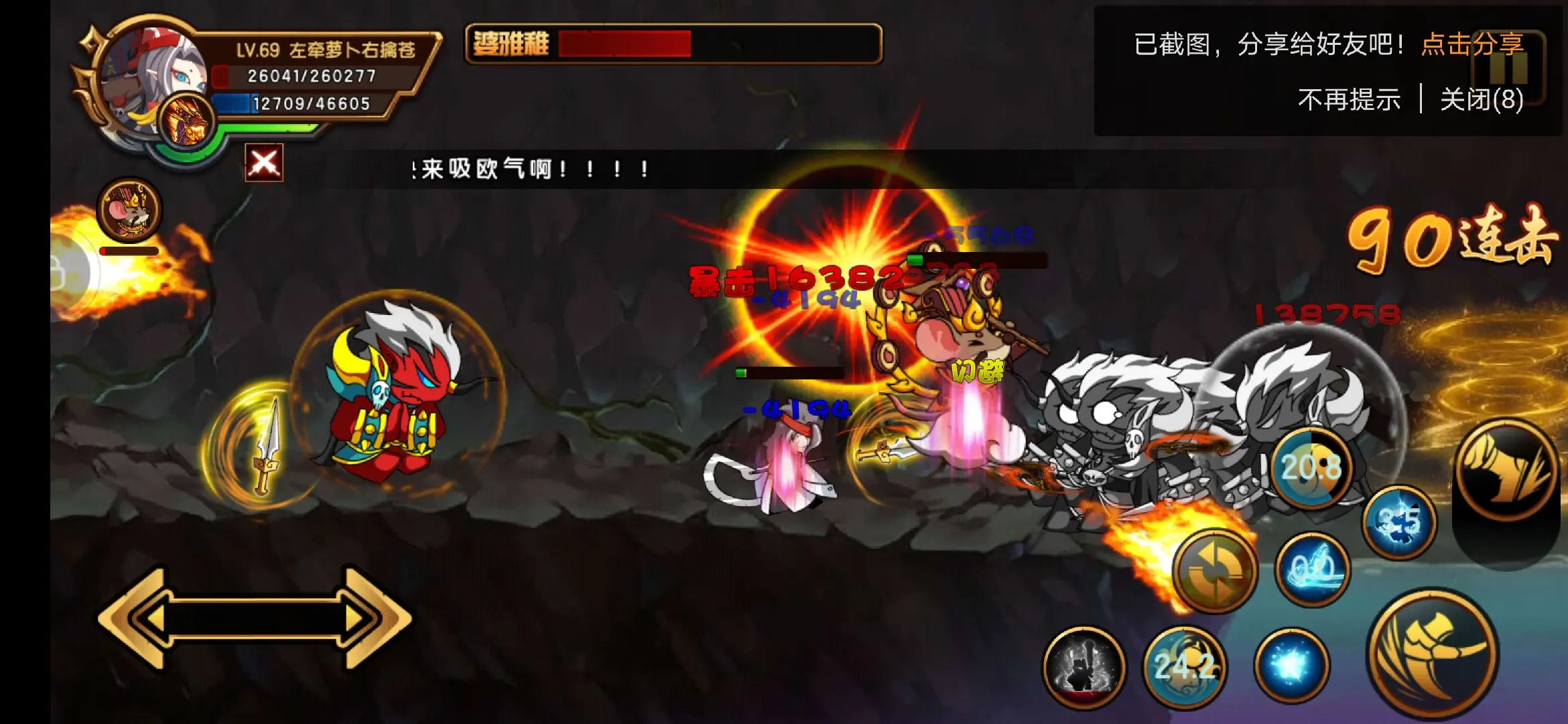
Task: Use the grey shadow figure ultimate skill
Action: click(x=1084, y=666)
